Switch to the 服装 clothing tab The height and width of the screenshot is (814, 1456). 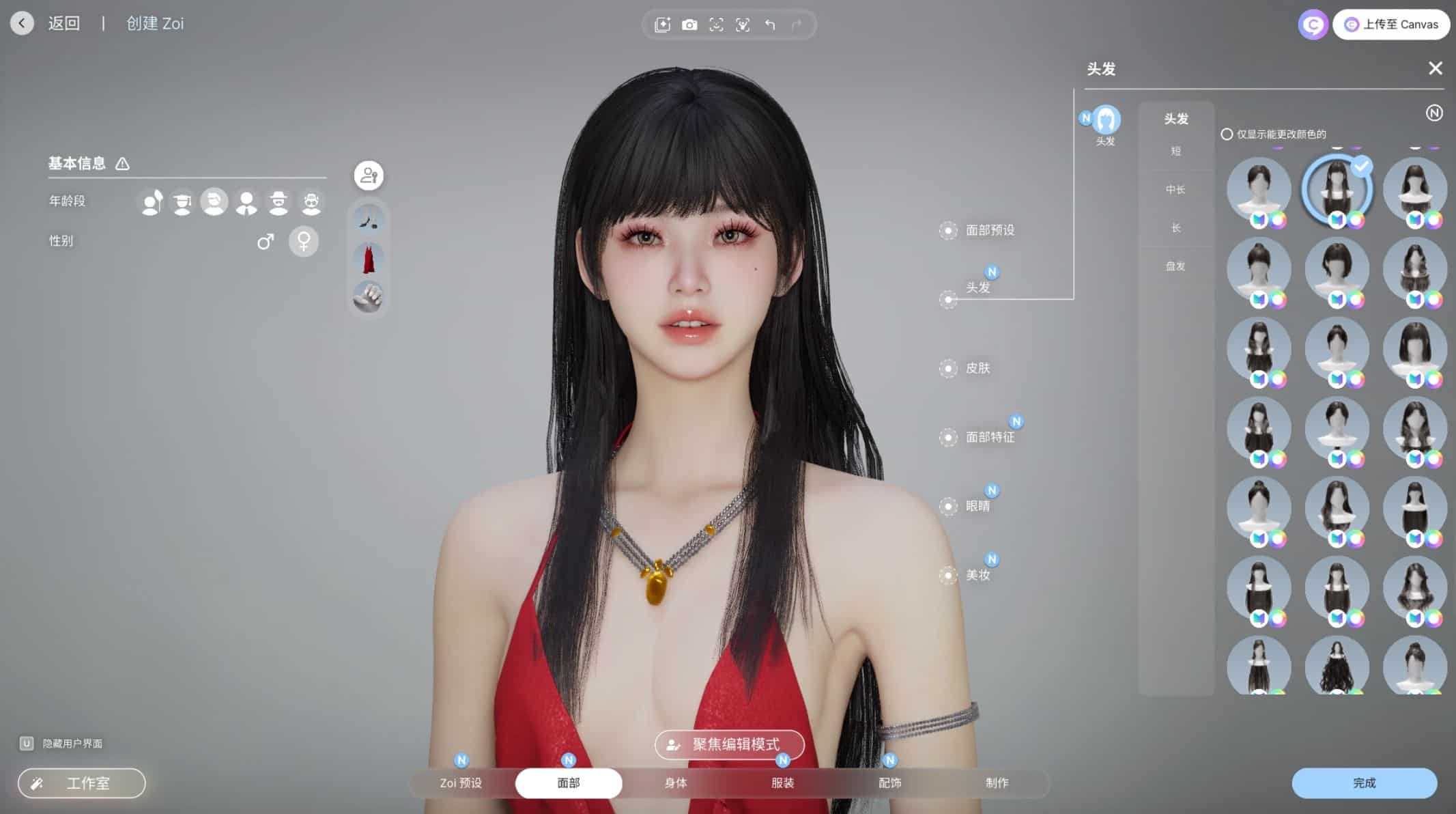[x=782, y=783]
